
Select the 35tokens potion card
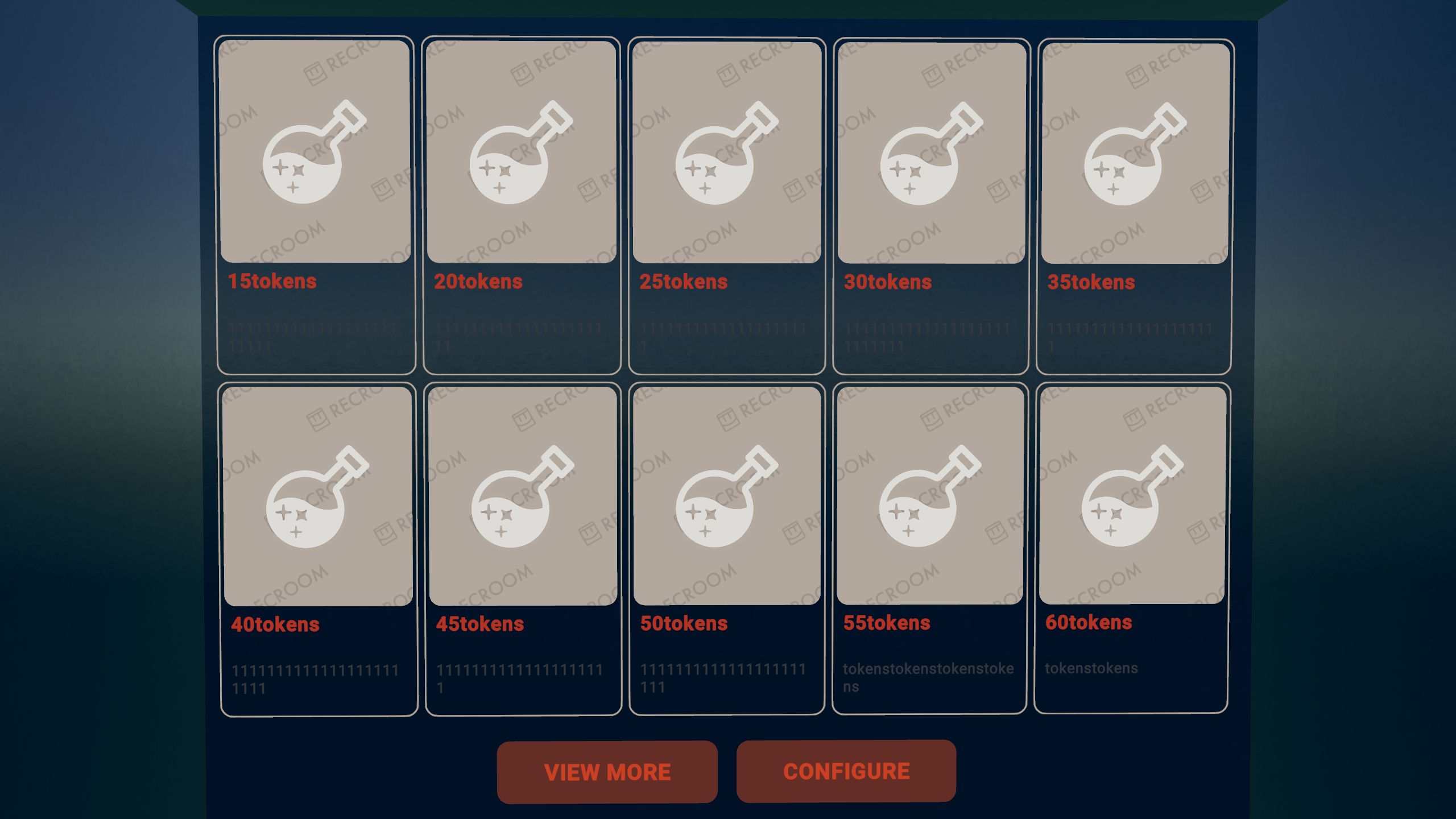pos(1135,205)
